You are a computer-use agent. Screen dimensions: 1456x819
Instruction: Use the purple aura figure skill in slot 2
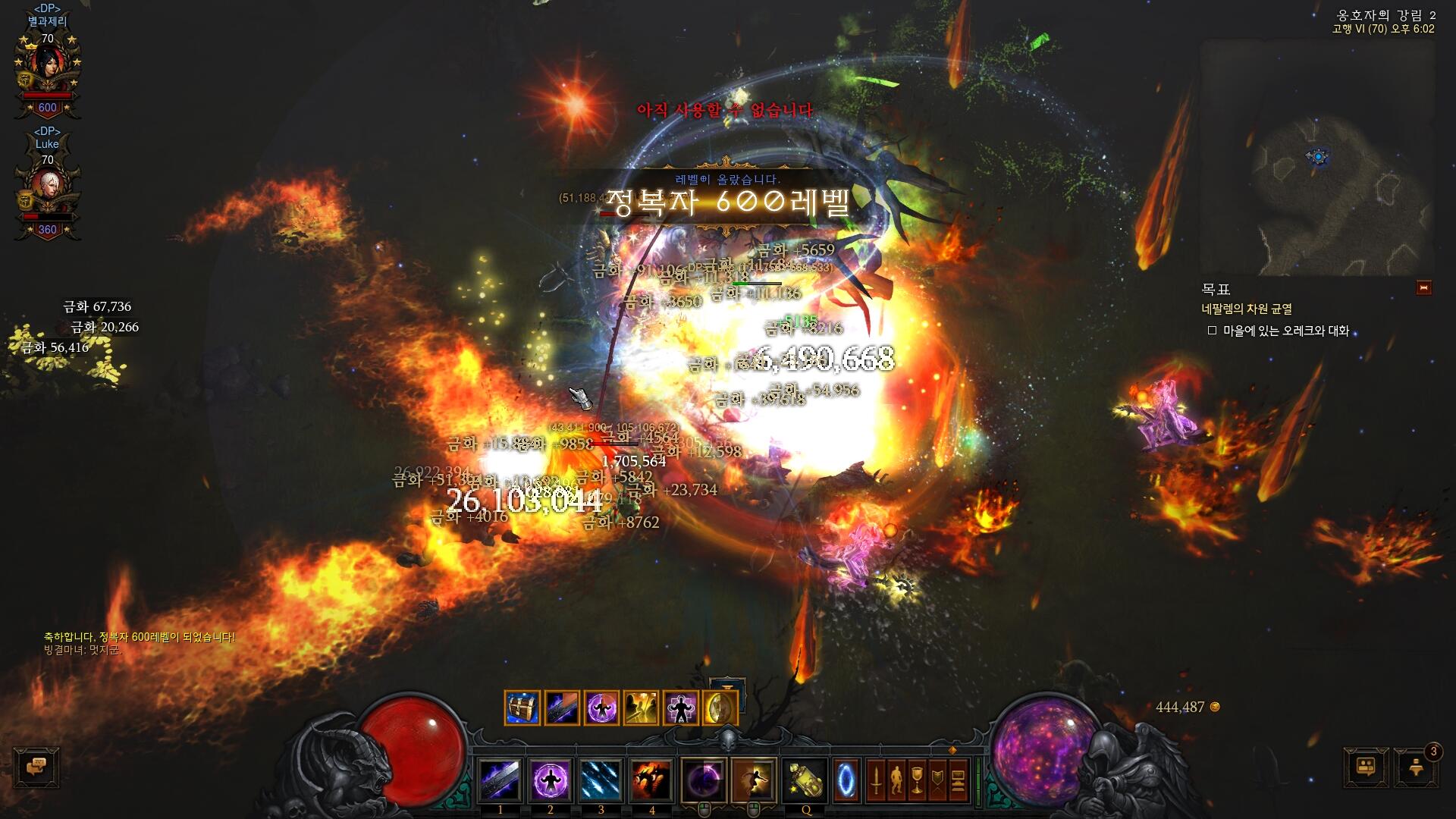[551, 780]
